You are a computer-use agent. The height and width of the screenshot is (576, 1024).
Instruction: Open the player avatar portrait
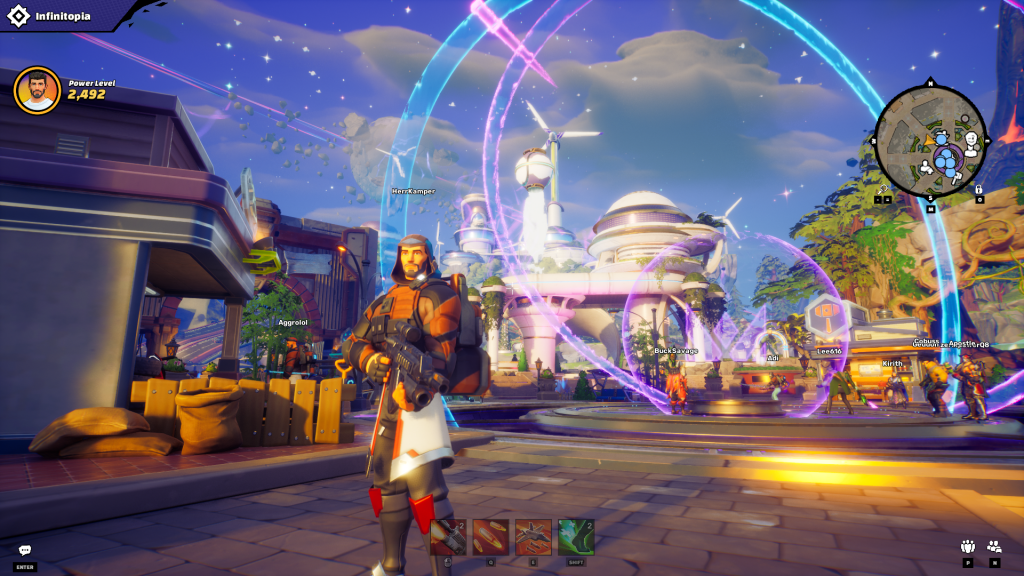tap(37, 91)
